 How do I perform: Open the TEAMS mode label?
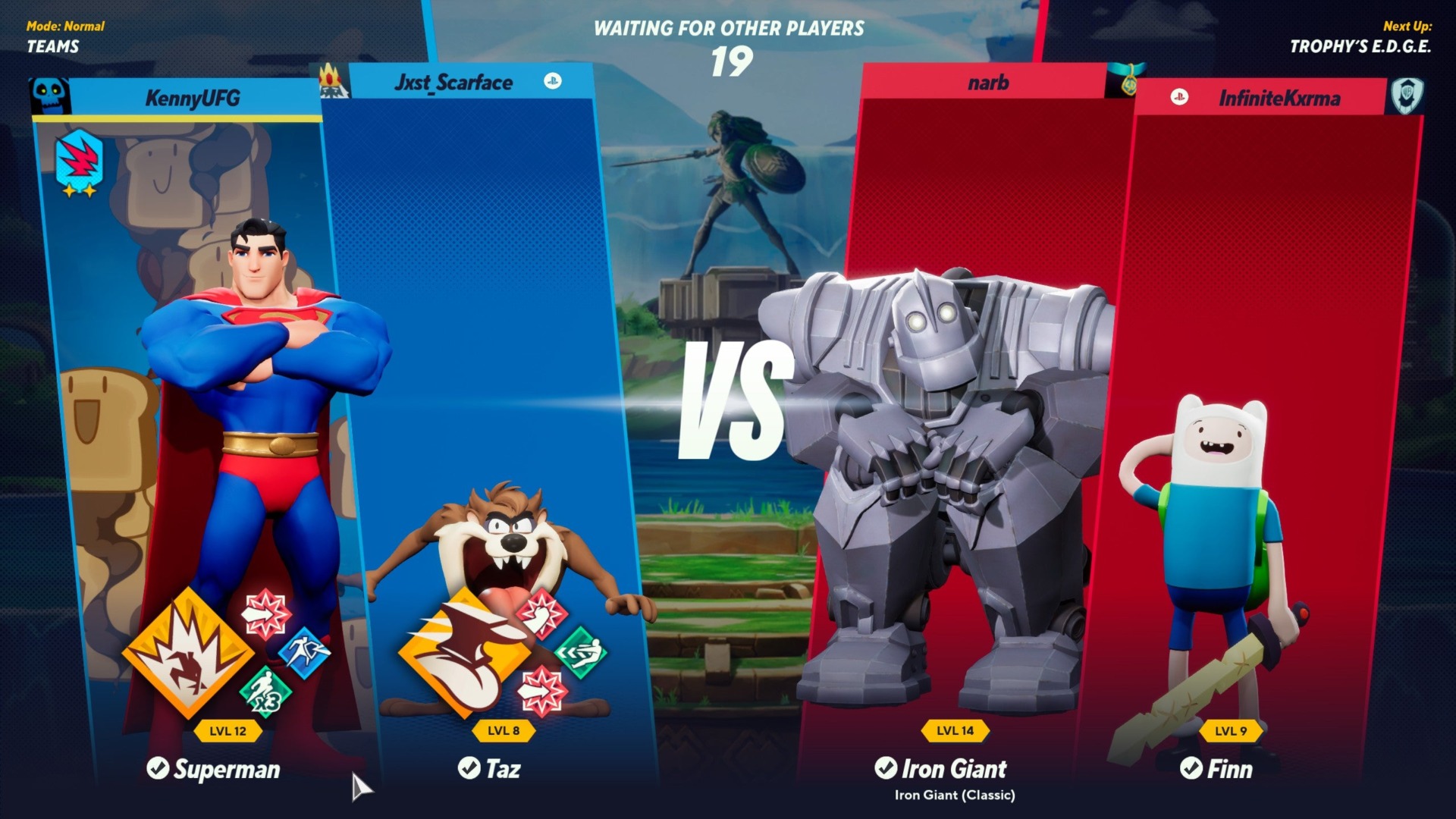tap(53, 47)
